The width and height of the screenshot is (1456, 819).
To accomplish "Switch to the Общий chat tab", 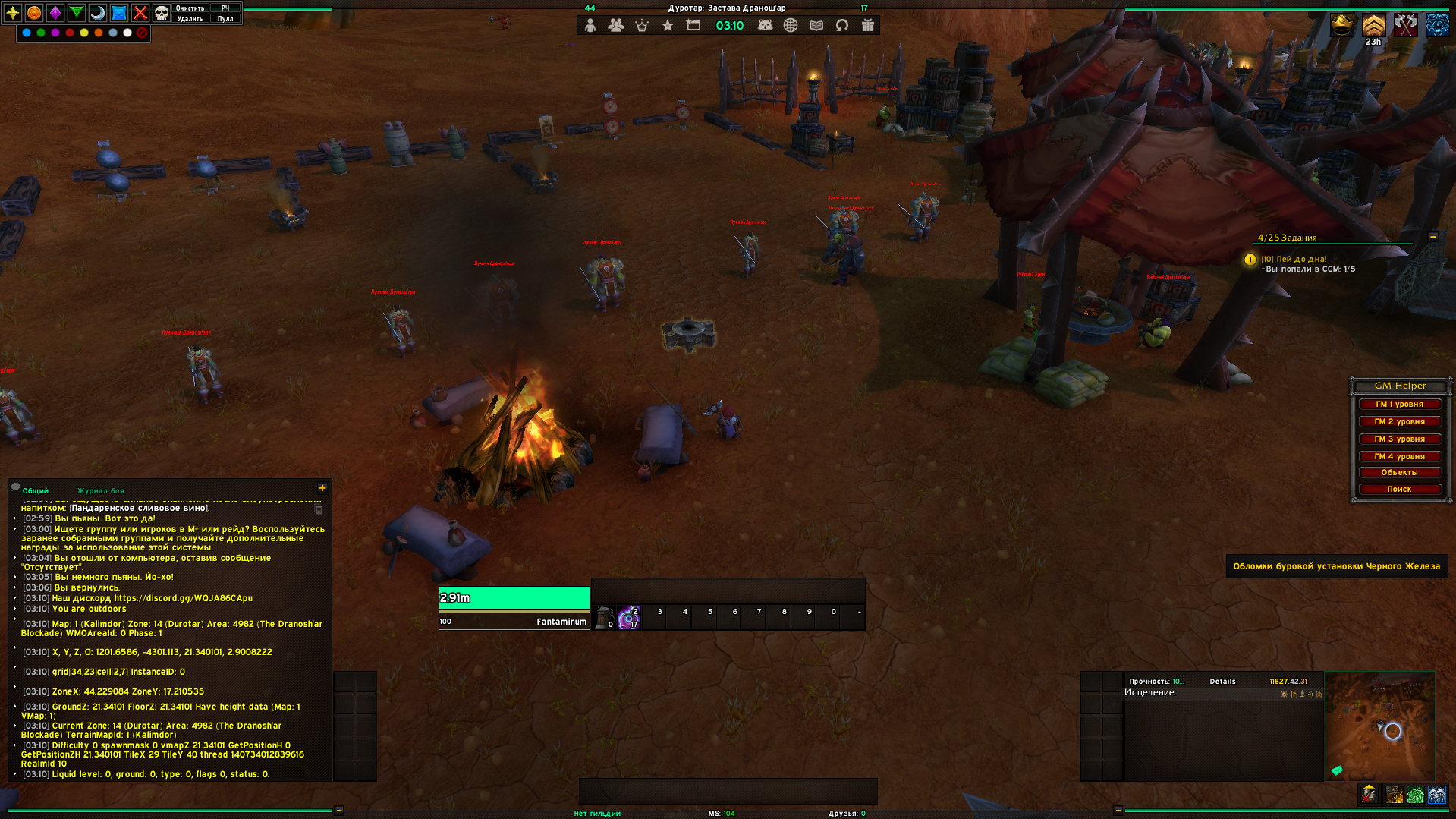I will 36,491.
